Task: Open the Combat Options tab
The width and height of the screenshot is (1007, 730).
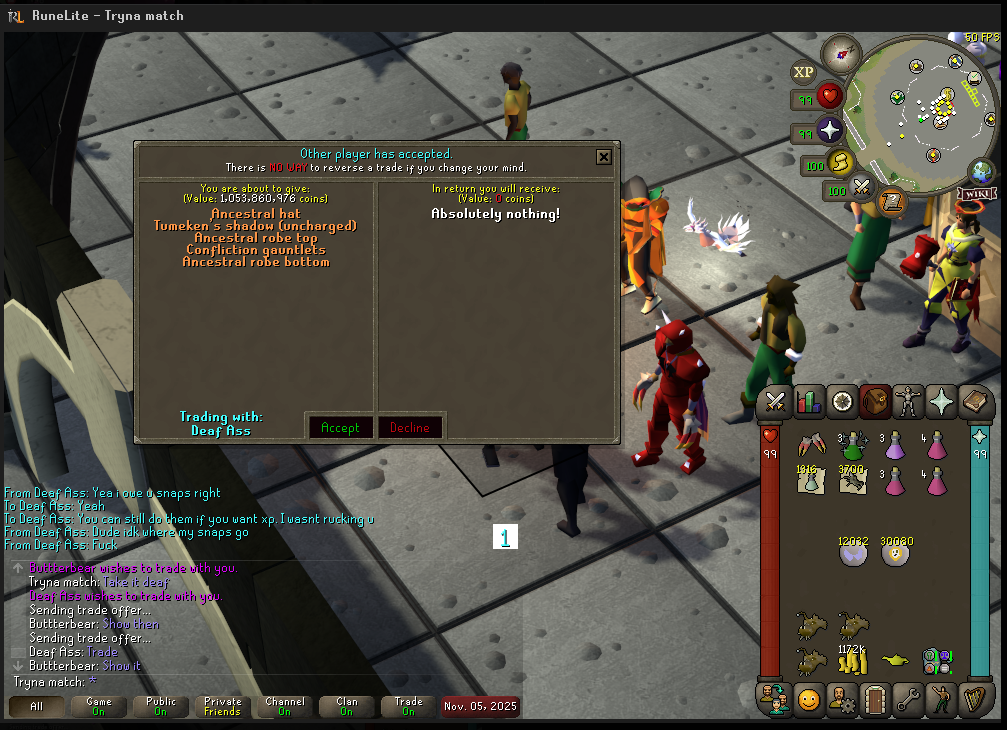Action: pyautogui.click(x=776, y=402)
